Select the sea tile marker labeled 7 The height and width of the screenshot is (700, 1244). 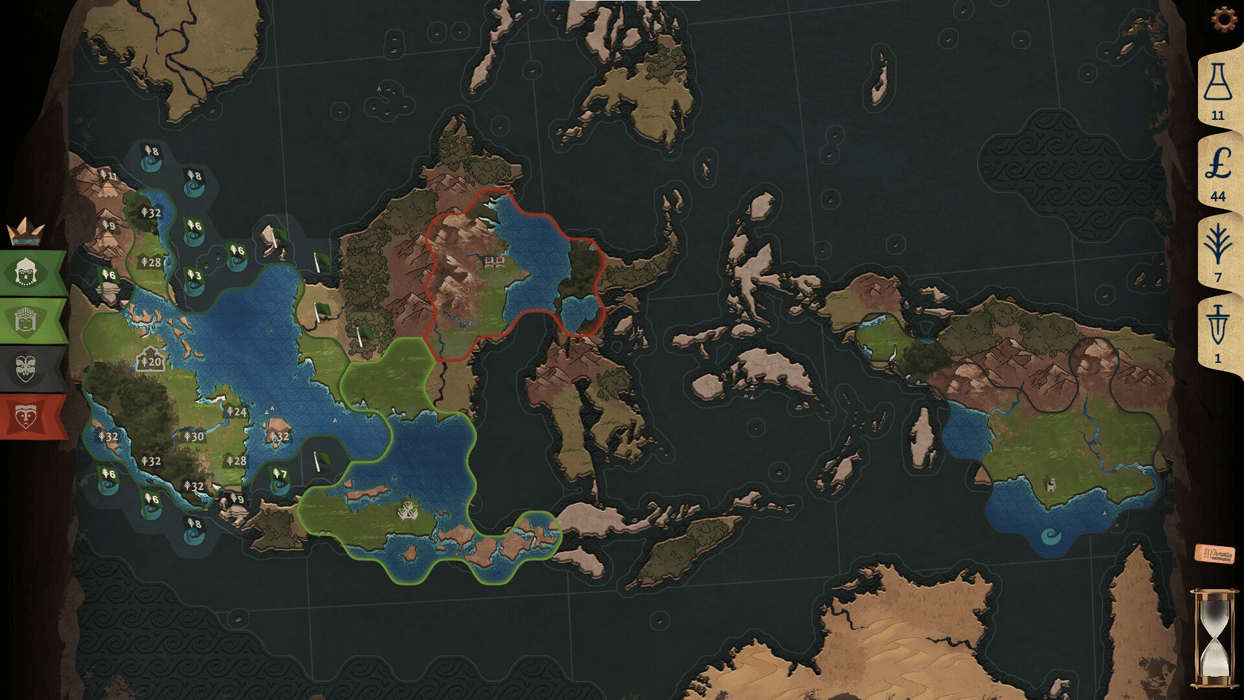point(279,478)
